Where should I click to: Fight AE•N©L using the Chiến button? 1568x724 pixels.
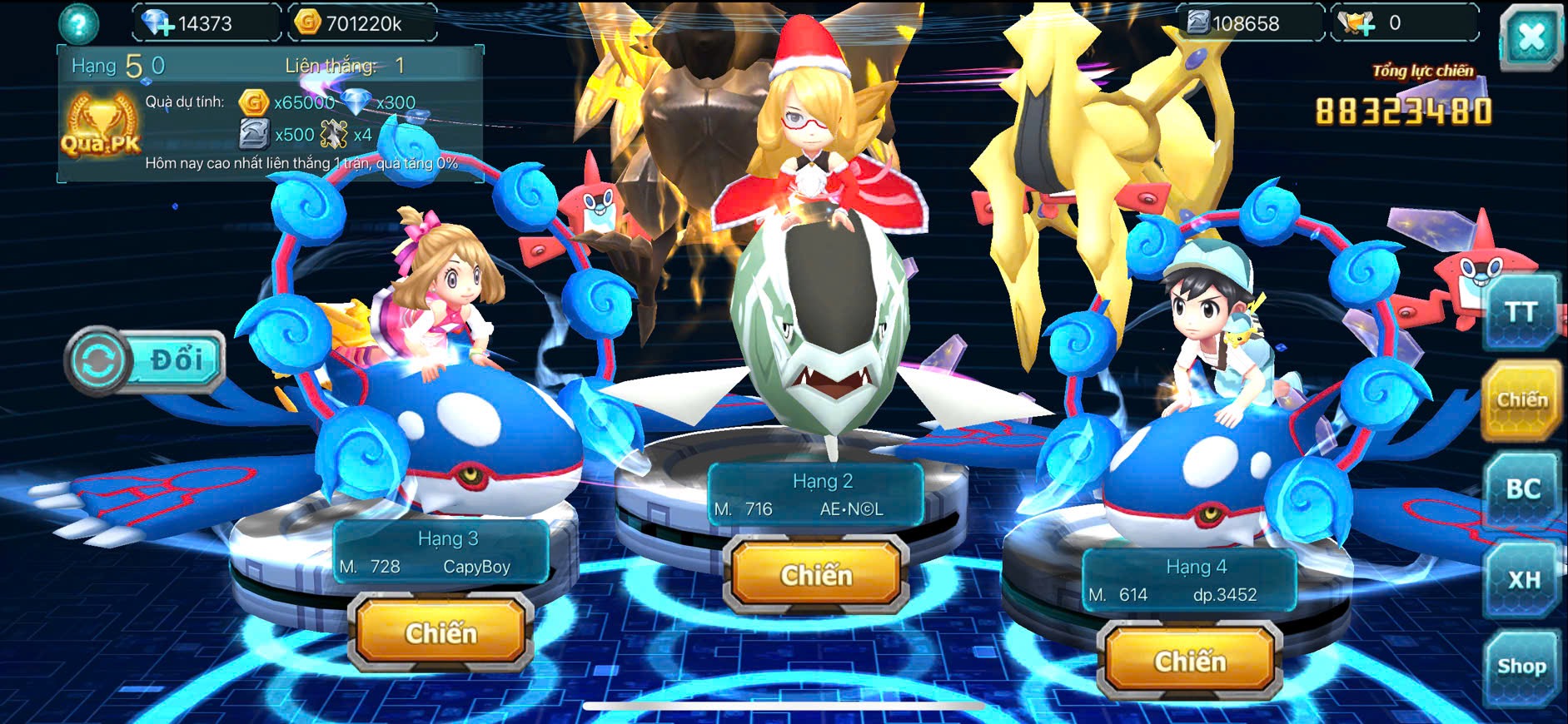tap(816, 575)
